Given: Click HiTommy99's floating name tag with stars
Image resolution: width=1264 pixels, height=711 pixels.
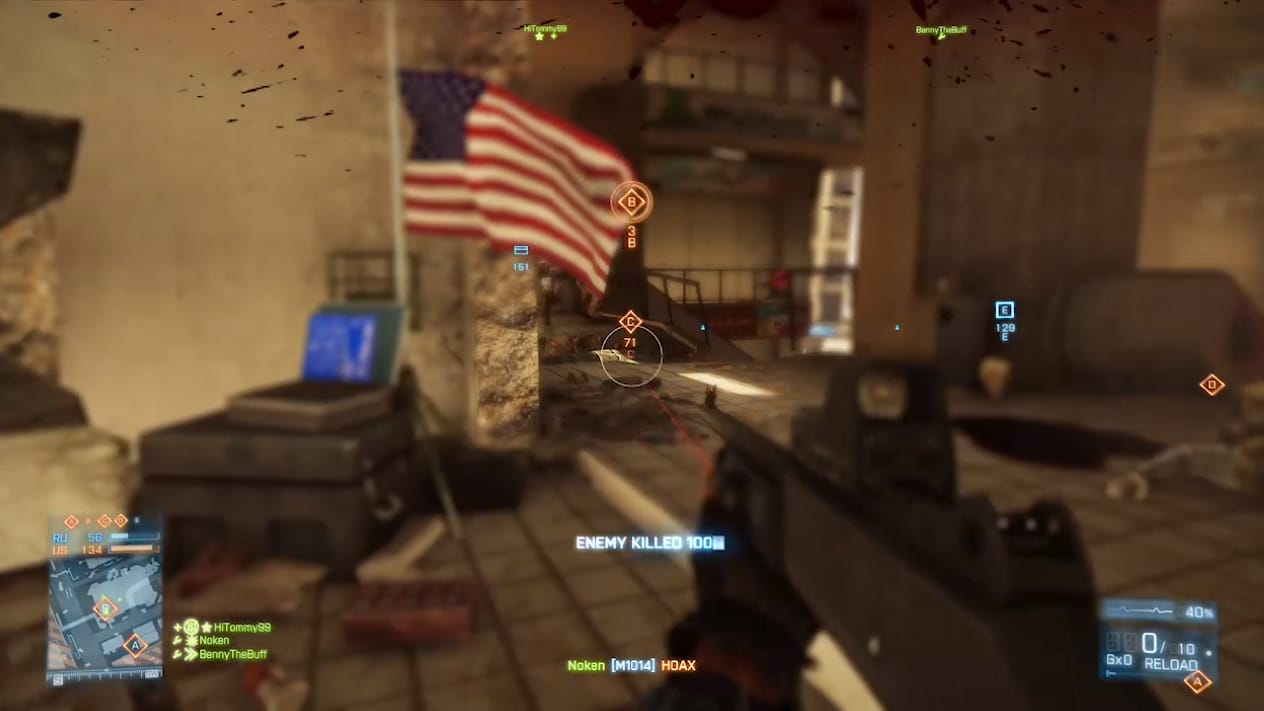Looking at the screenshot, I should coord(545,29).
